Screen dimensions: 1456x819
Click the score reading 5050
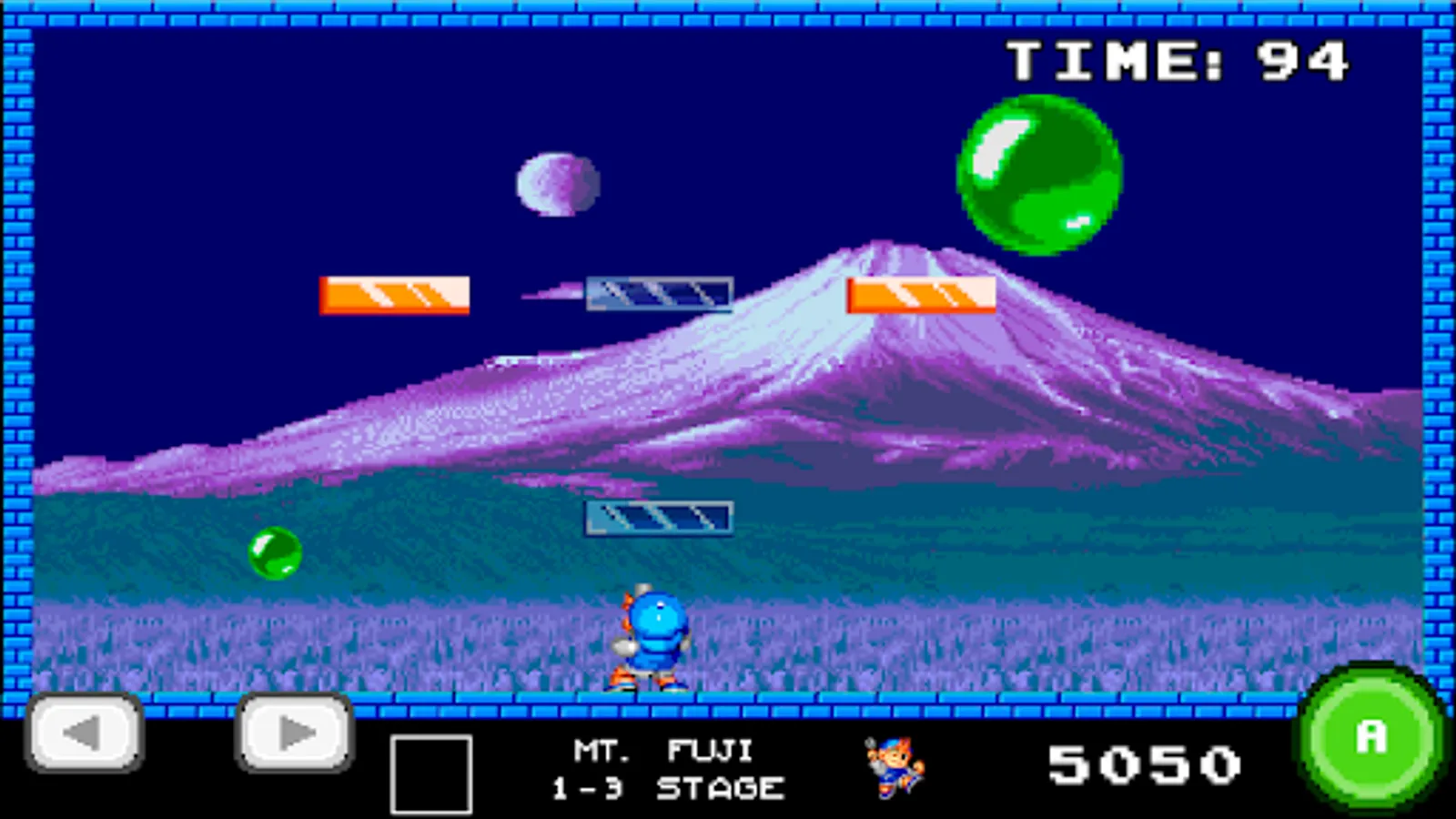[x=1145, y=763]
